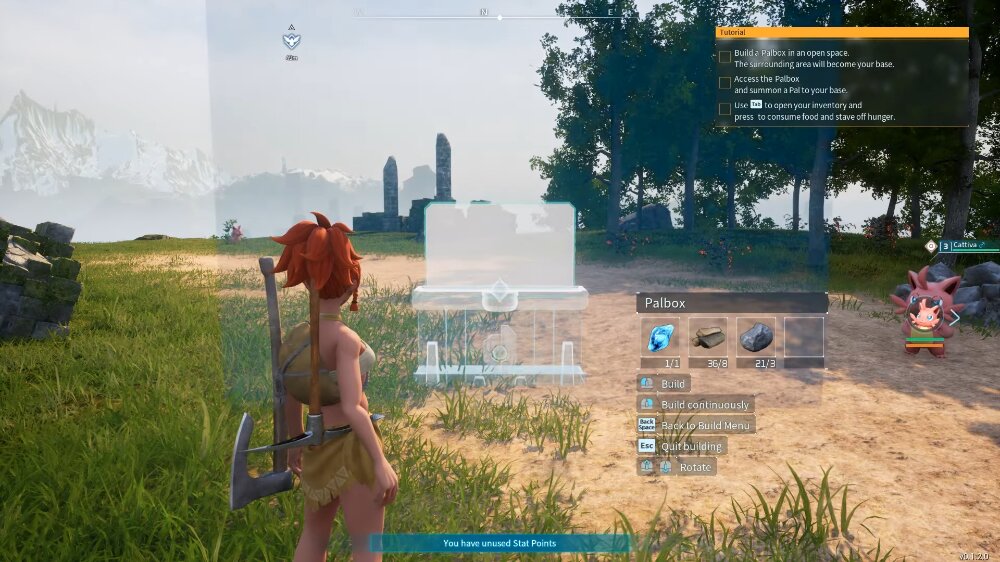Click the Tutorial panel header

click(x=842, y=32)
